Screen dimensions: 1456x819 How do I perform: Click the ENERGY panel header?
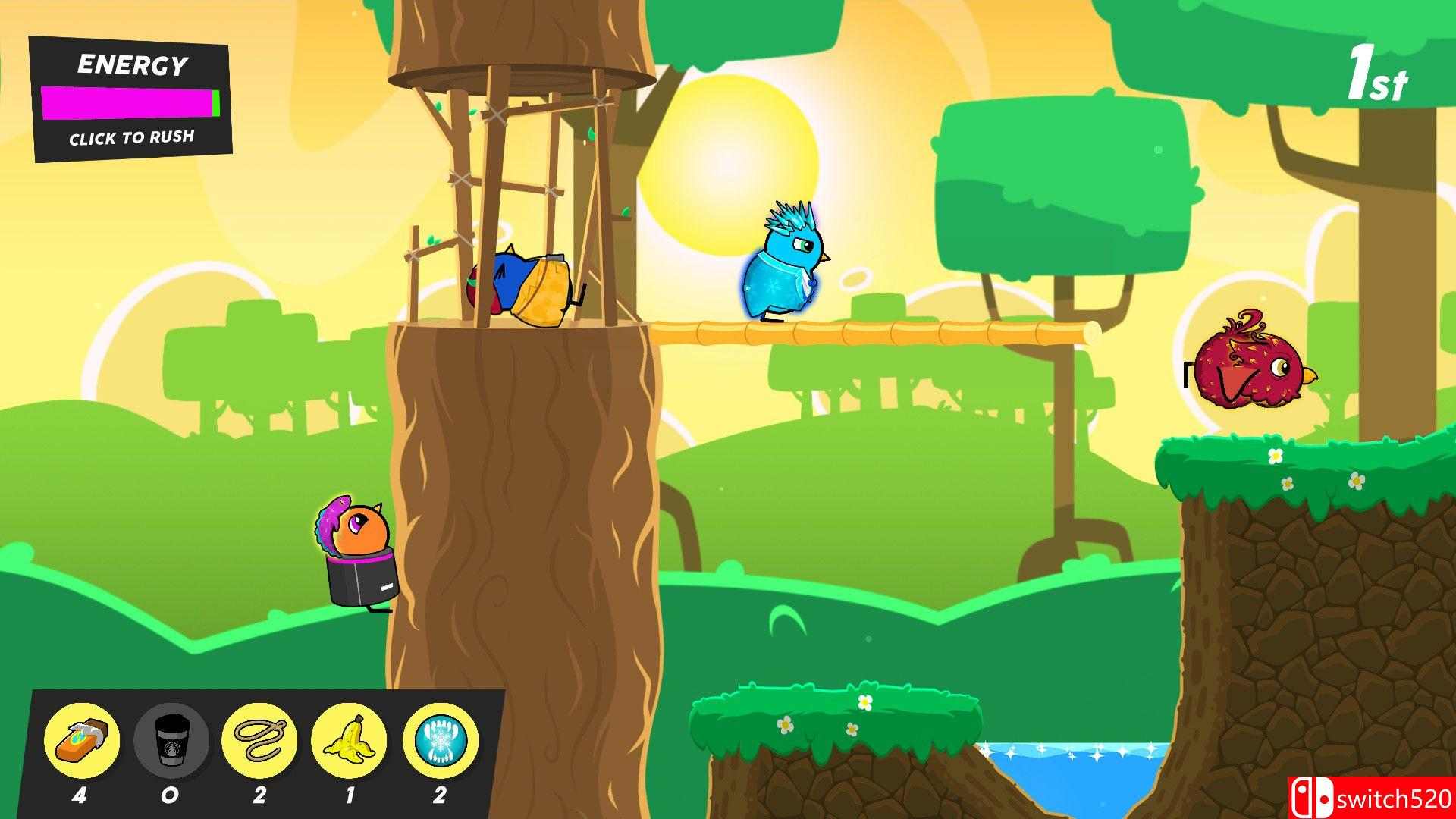tap(133, 65)
